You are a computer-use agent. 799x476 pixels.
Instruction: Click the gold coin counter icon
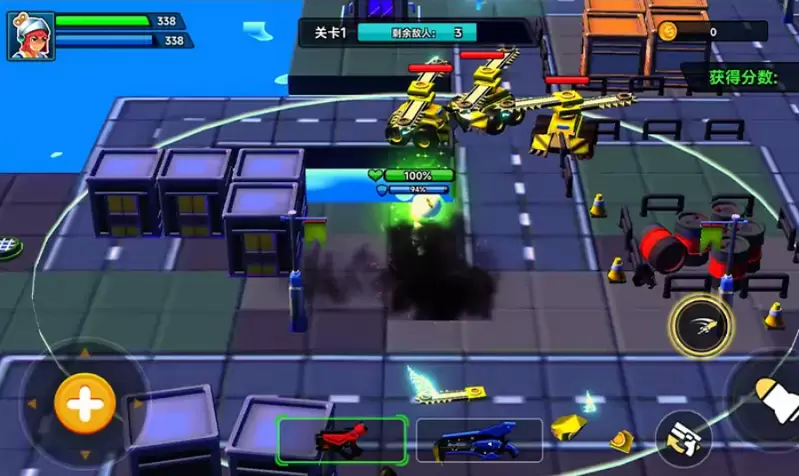(667, 32)
